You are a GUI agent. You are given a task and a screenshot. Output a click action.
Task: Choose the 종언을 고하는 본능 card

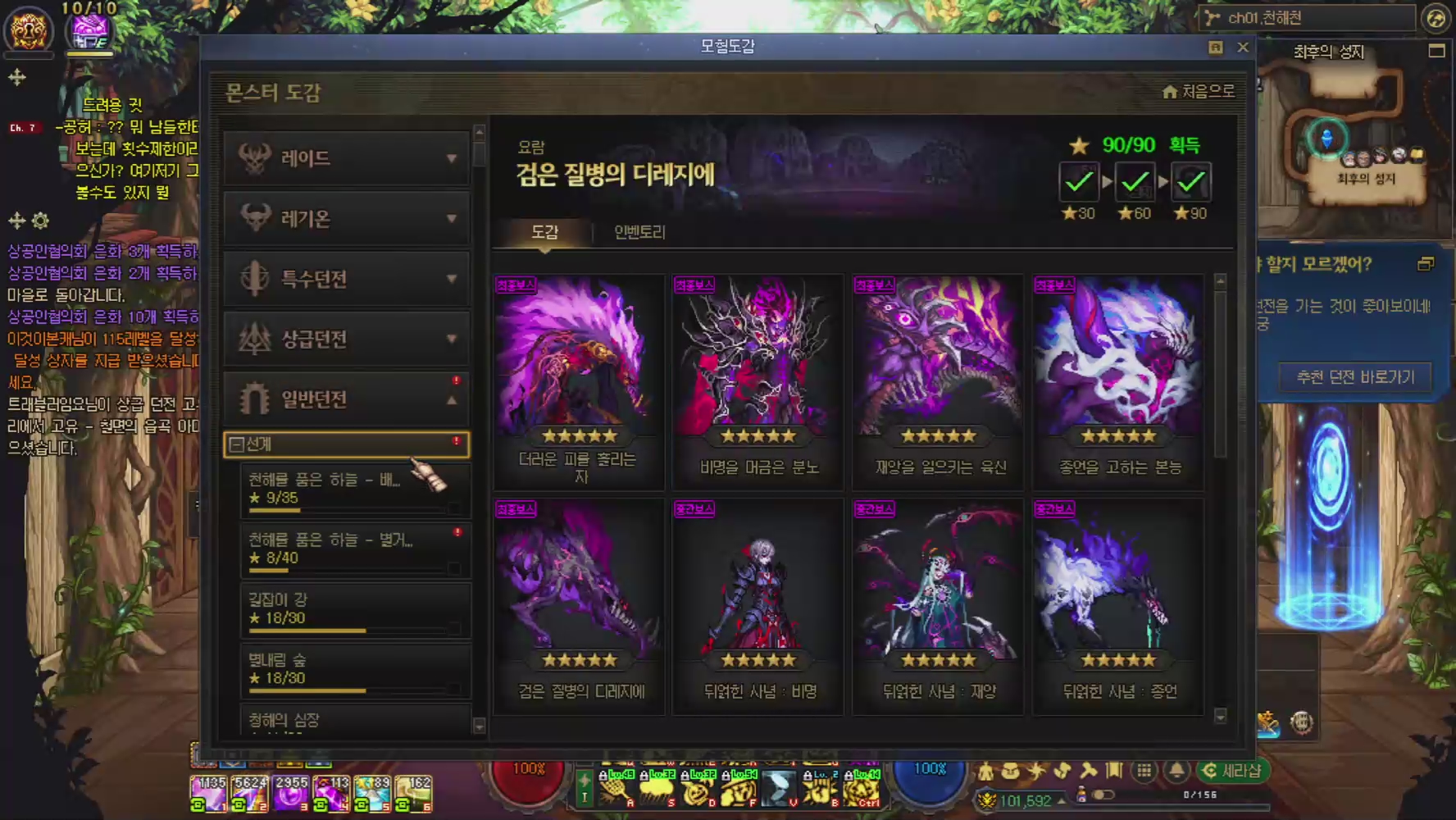click(1118, 381)
